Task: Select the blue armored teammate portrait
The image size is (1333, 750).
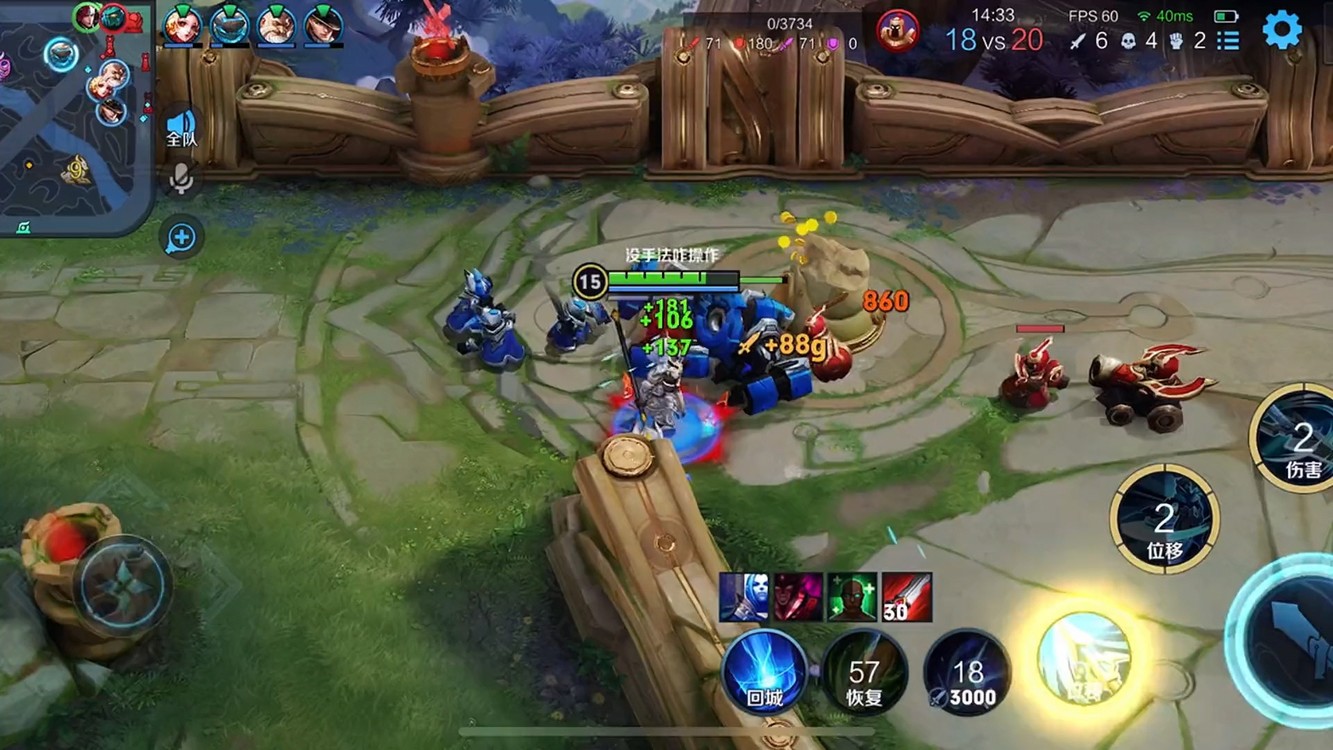Action: click(229, 24)
